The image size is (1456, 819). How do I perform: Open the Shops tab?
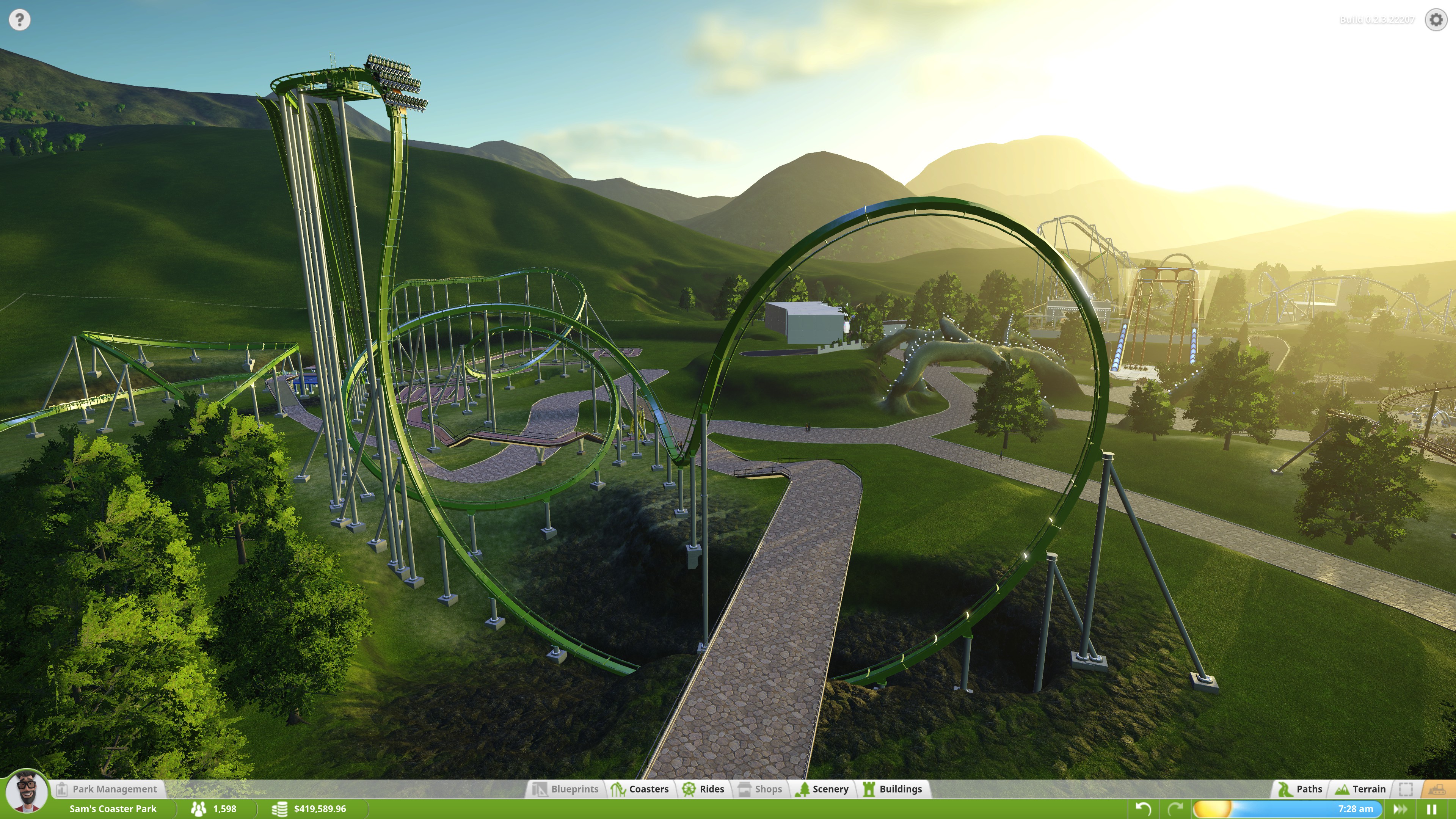(x=761, y=789)
